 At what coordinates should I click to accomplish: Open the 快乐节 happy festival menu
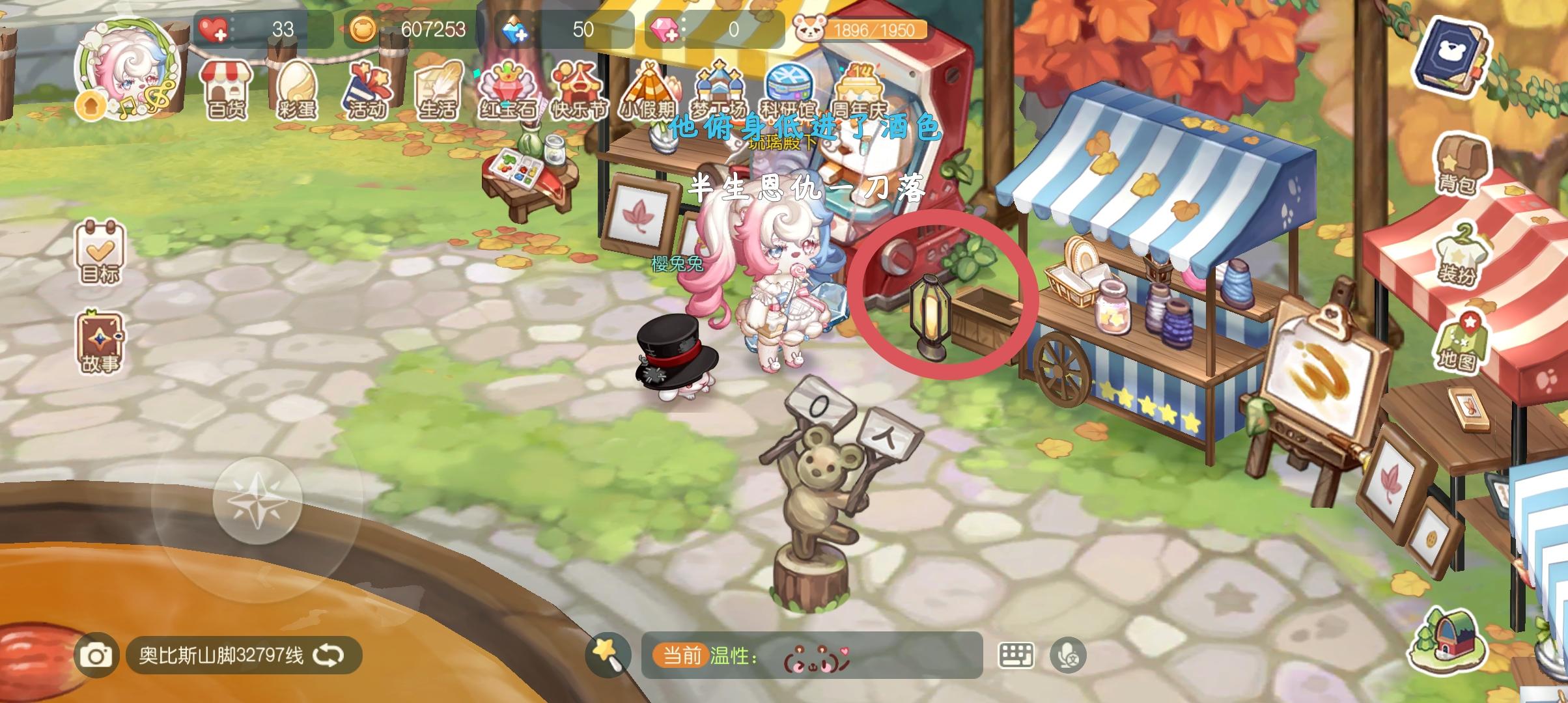point(580,88)
